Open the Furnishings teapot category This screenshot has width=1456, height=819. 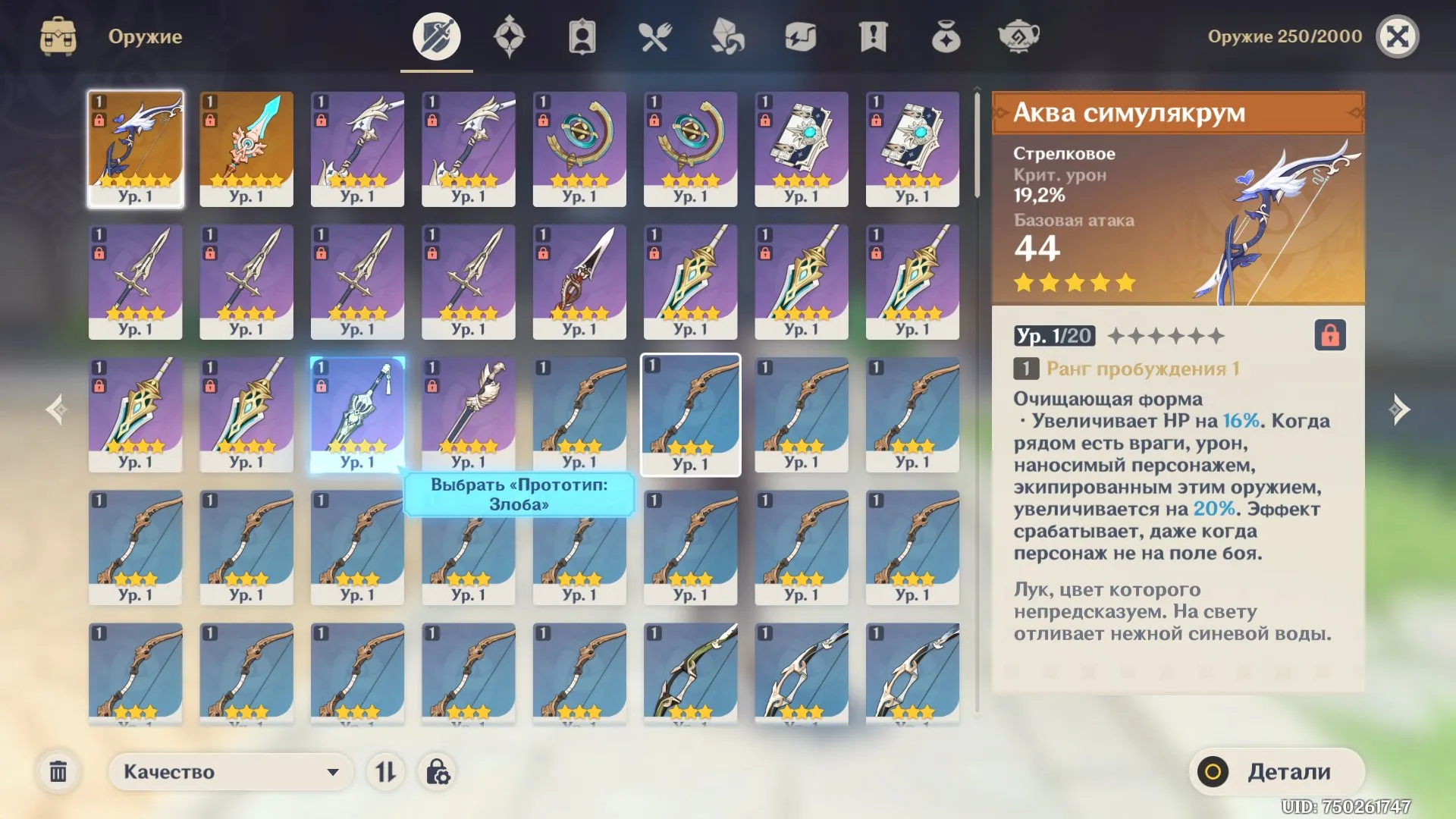click(x=1019, y=36)
